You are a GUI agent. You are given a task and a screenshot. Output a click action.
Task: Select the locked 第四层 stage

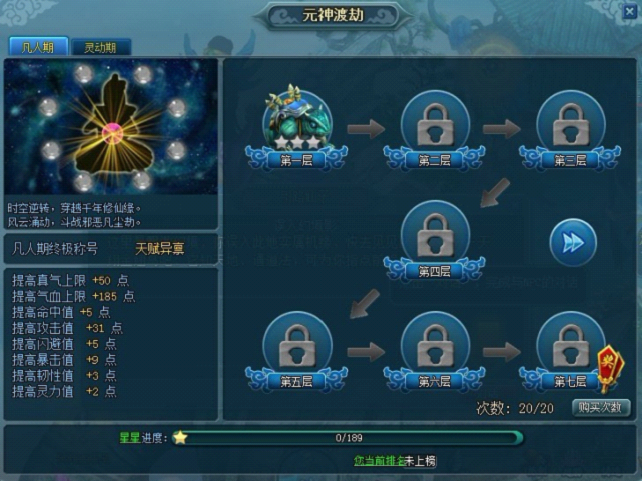(x=434, y=236)
